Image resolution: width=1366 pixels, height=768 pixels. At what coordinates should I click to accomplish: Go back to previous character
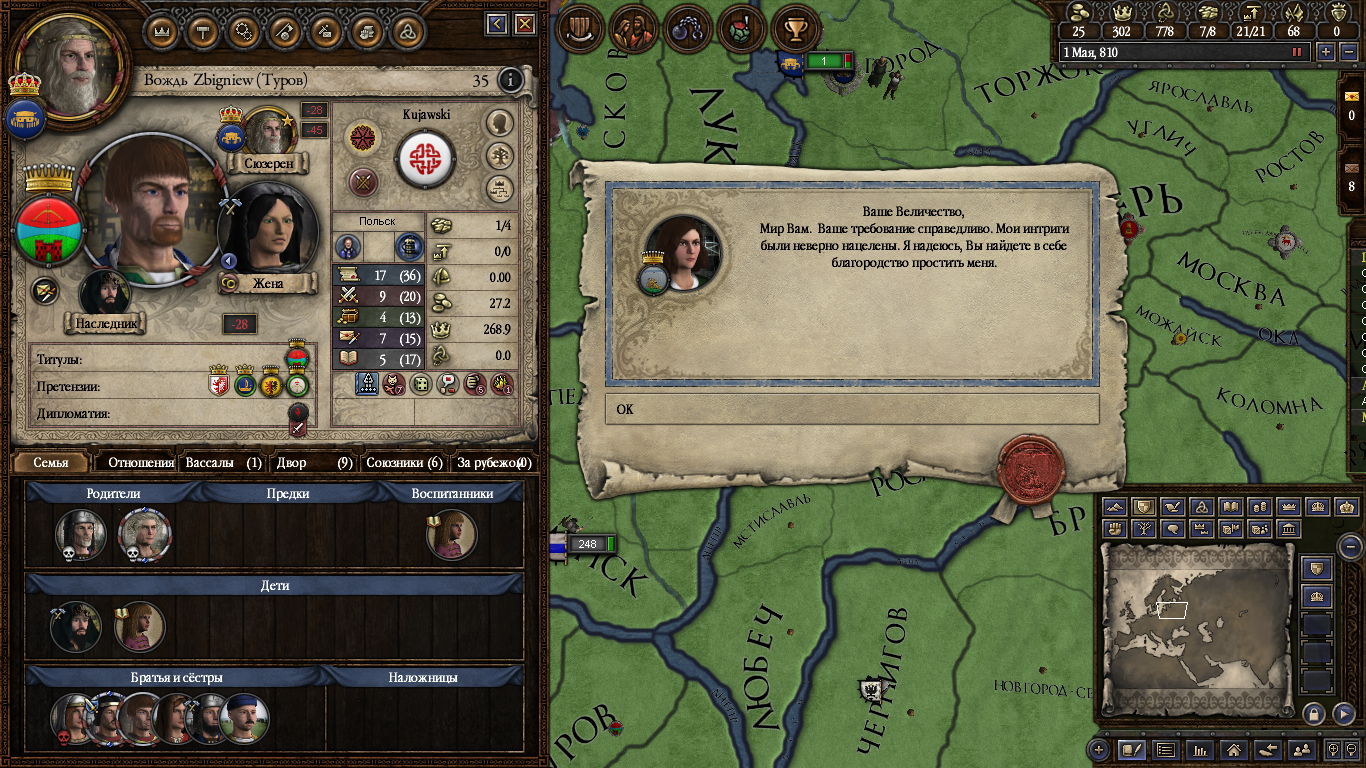pyautogui.click(x=497, y=24)
